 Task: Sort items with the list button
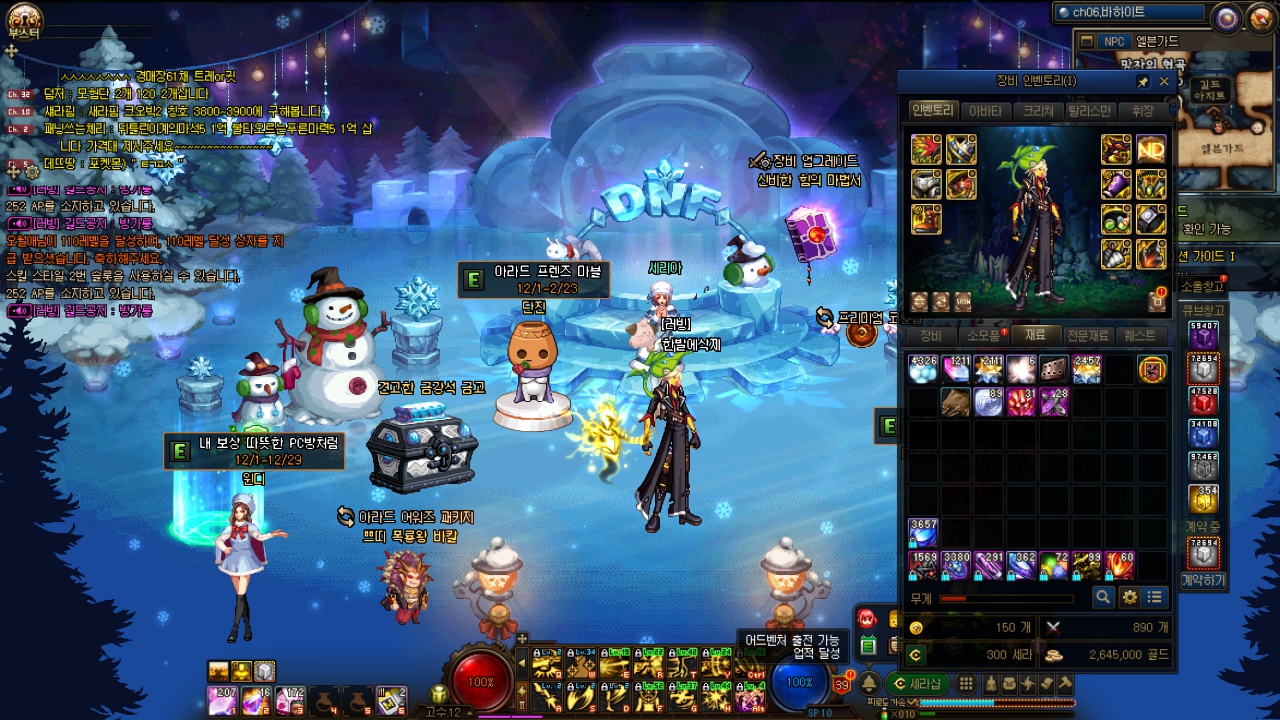[1155, 597]
